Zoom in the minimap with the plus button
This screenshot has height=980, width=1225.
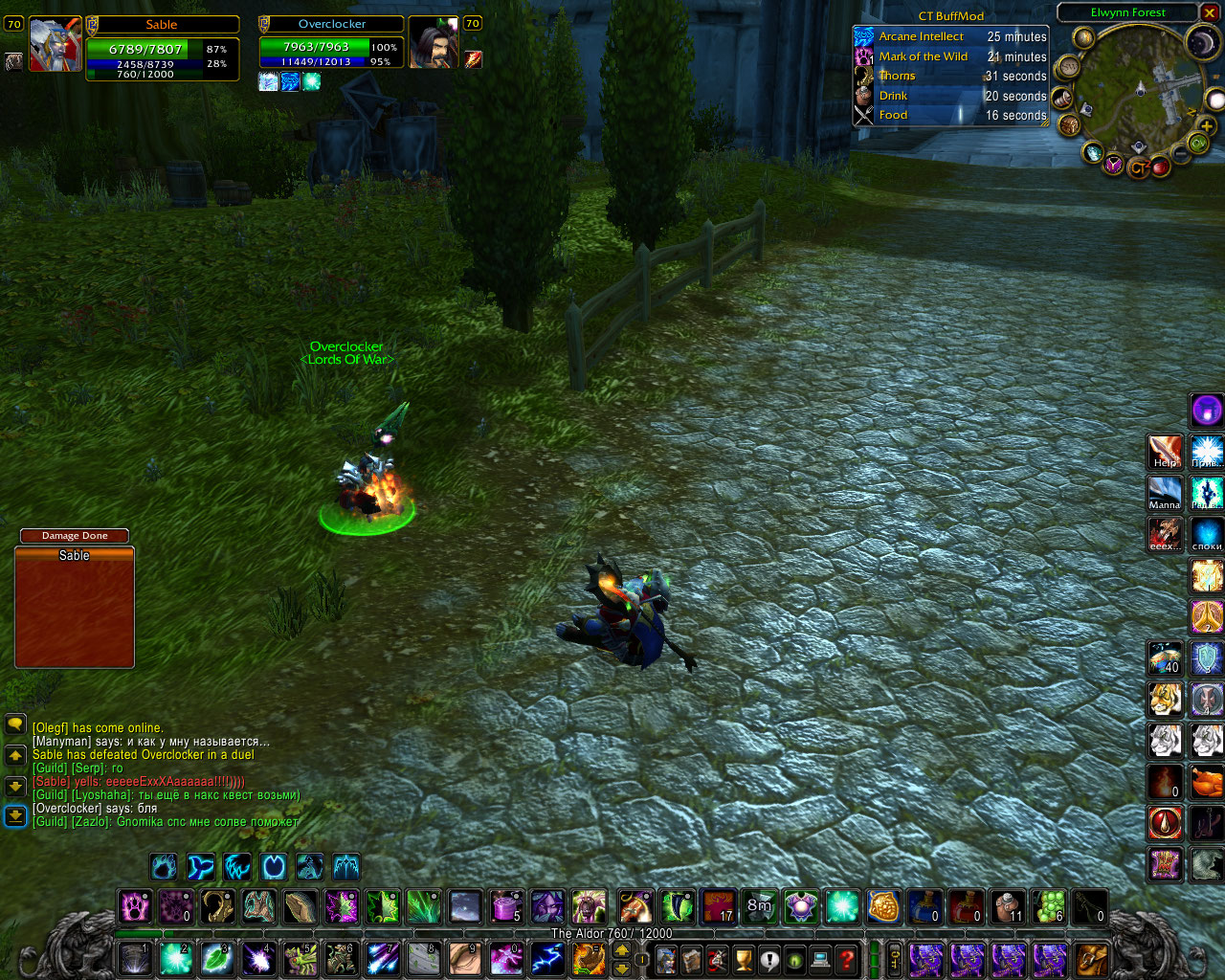(1207, 126)
